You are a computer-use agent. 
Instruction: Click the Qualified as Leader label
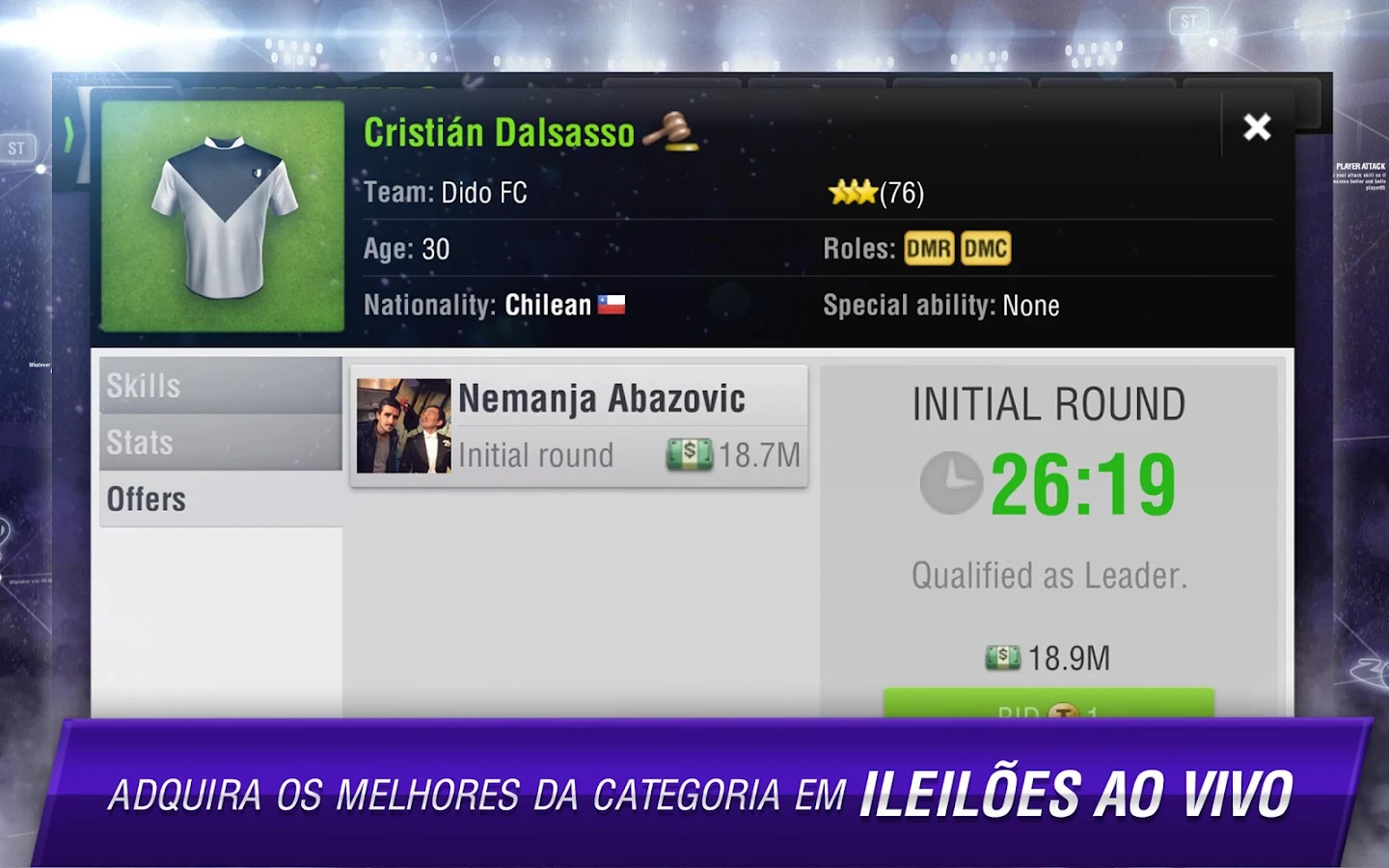coord(1049,576)
